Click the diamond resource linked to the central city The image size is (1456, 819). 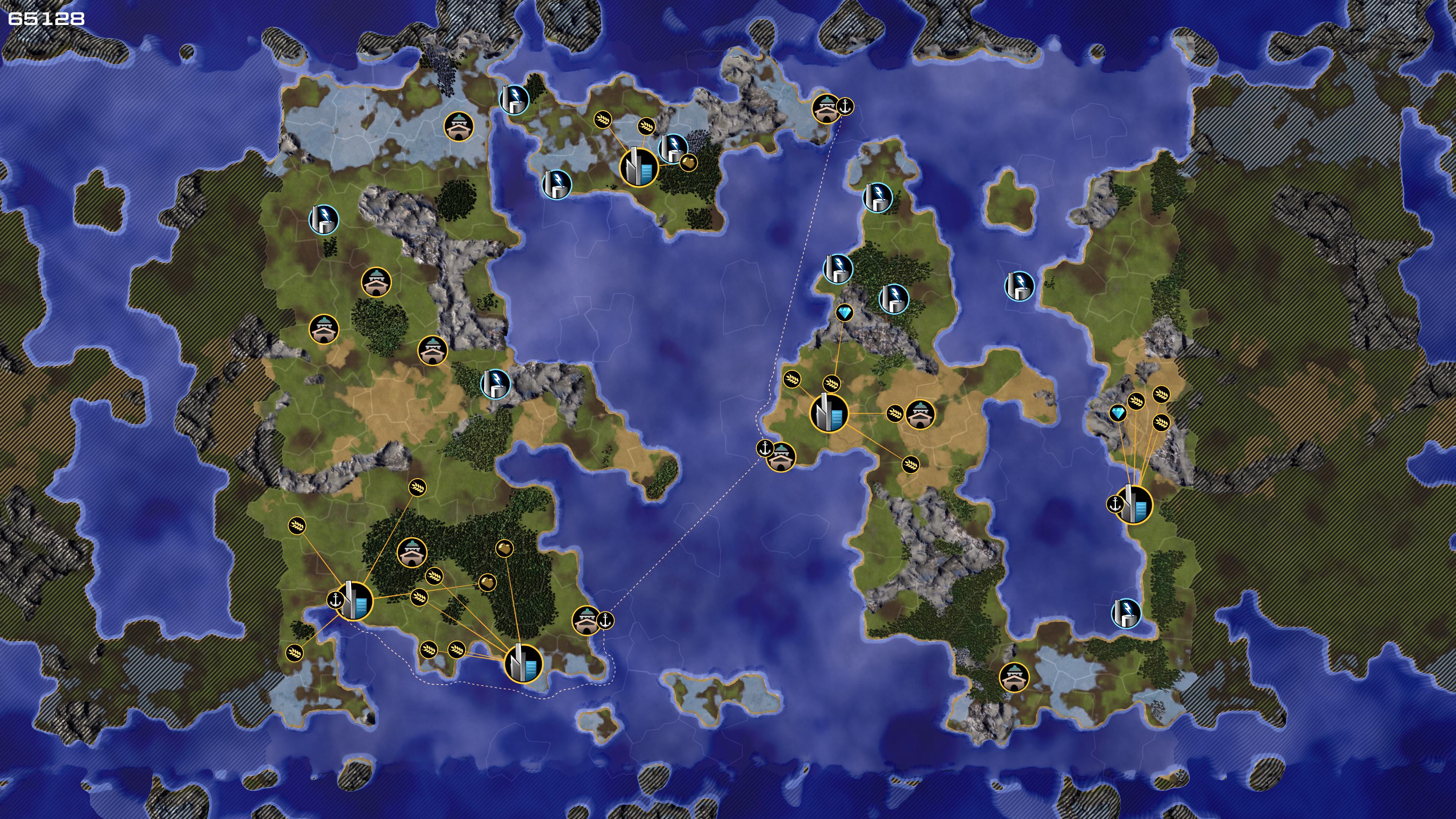(844, 313)
